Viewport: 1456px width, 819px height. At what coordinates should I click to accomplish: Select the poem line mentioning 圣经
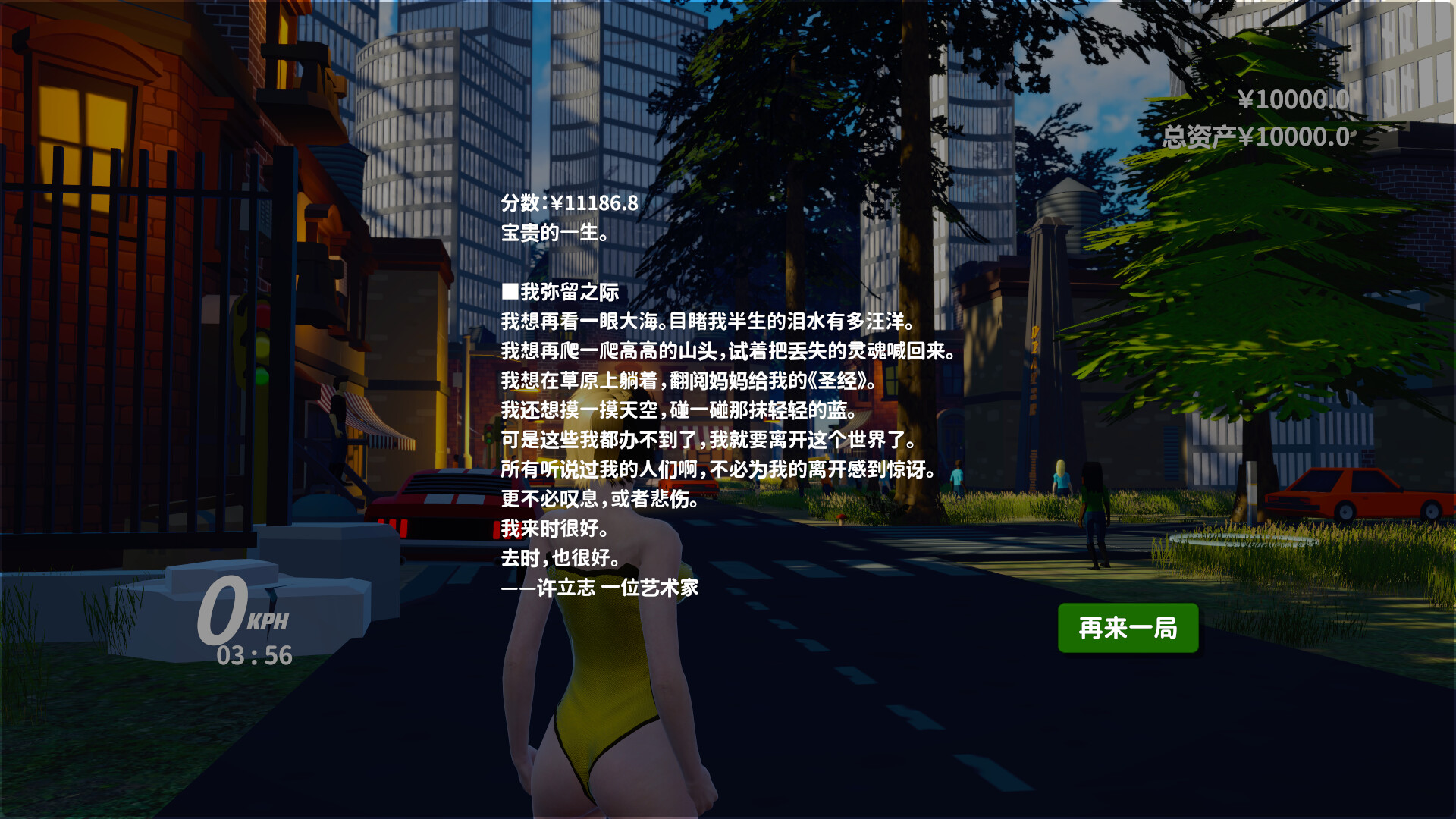click(692, 380)
